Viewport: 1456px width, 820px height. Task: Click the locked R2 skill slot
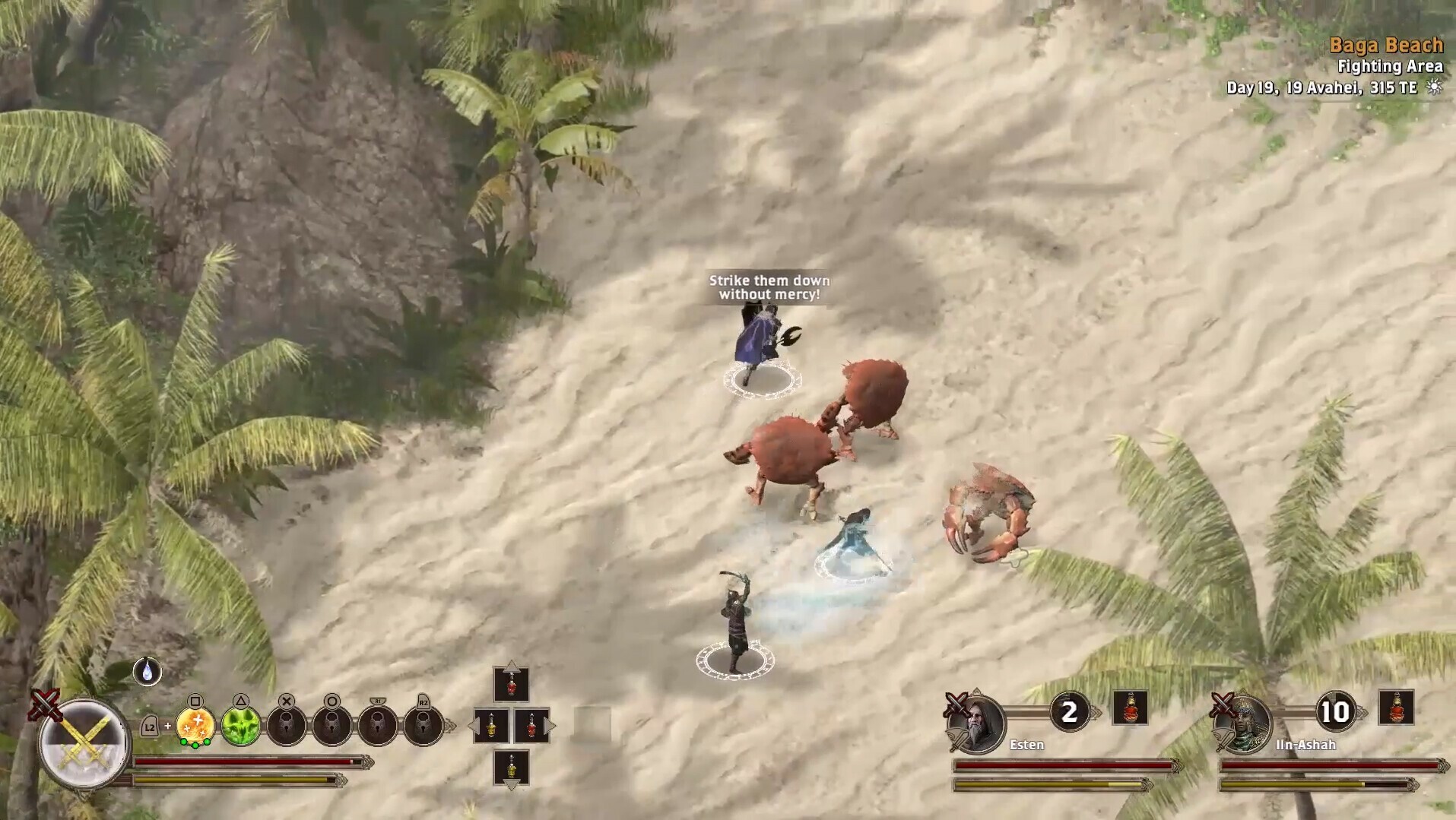[x=423, y=724]
